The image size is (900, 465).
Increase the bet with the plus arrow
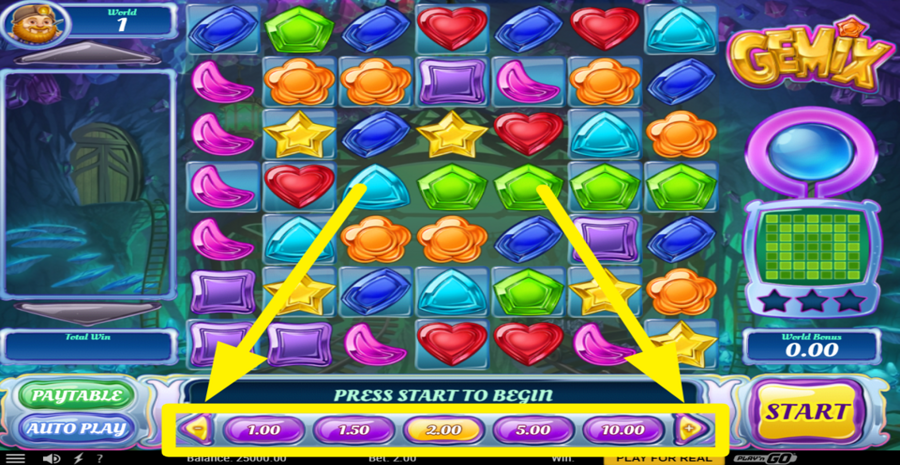[691, 430]
